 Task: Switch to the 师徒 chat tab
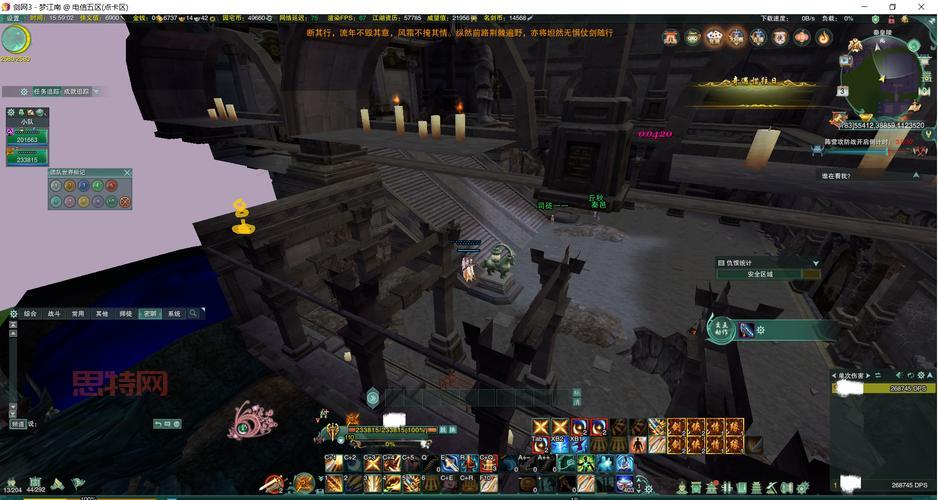click(126, 314)
